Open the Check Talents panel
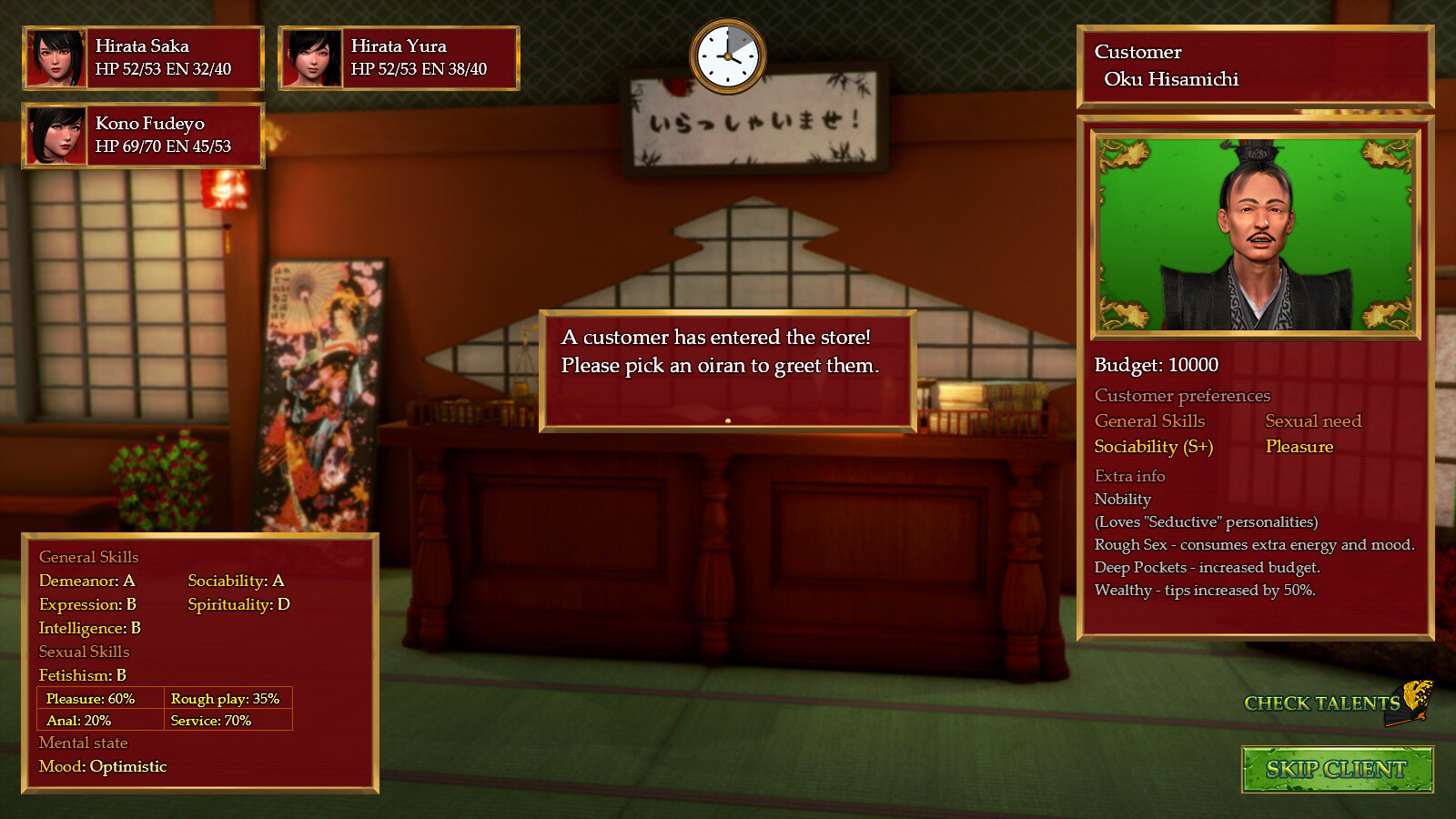The image size is (1456, 819). click(x=1323, y=703)
